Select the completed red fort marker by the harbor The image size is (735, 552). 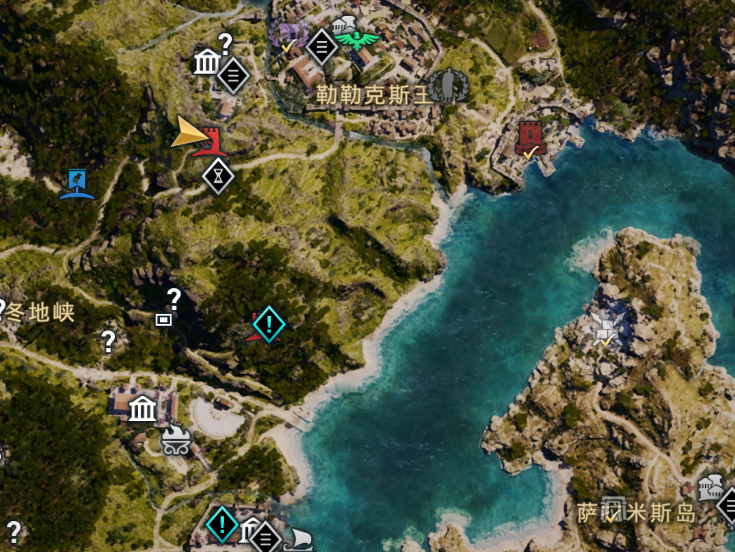(530, 141)
